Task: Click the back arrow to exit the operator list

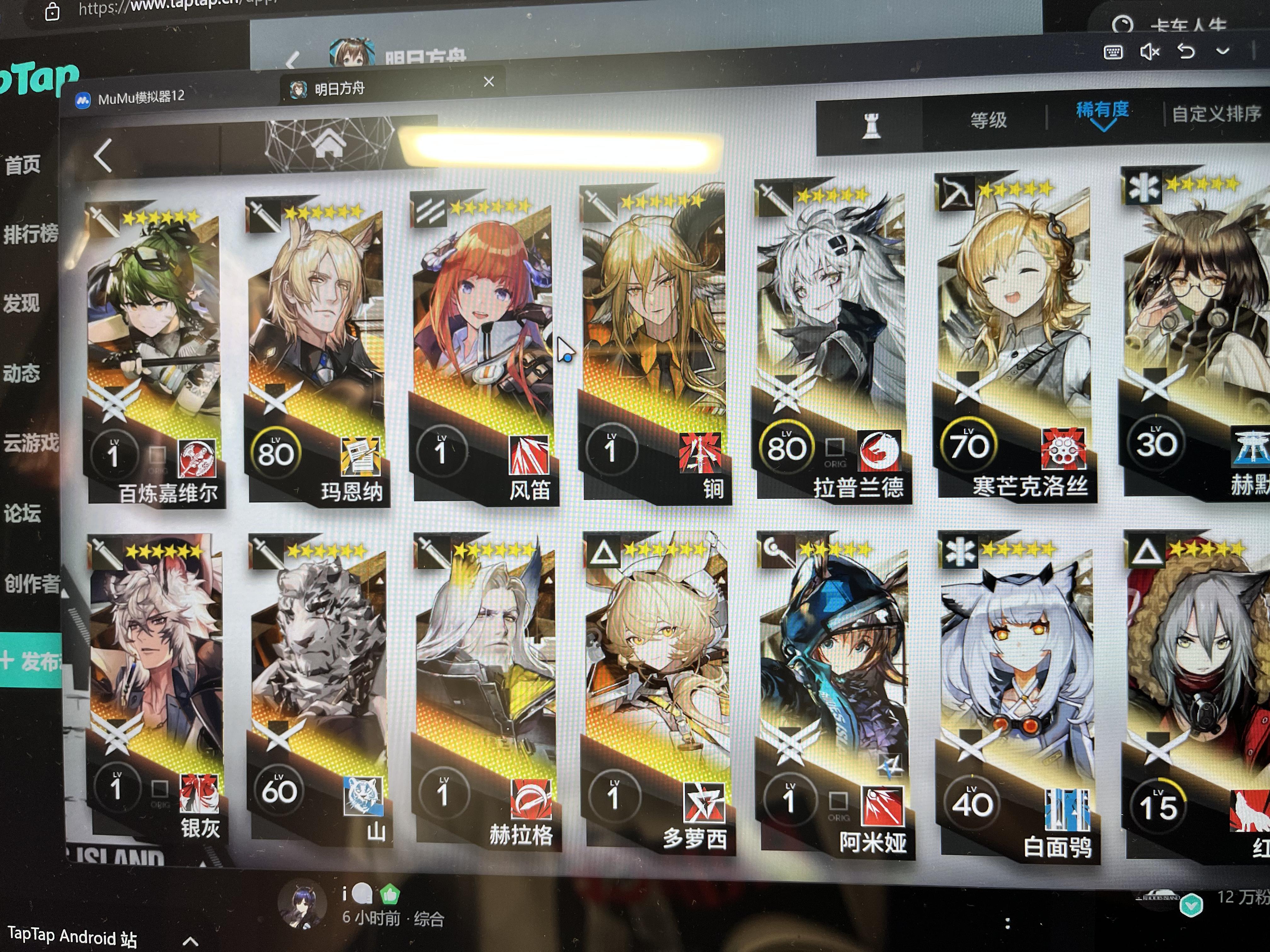Action: coord(103,155)
